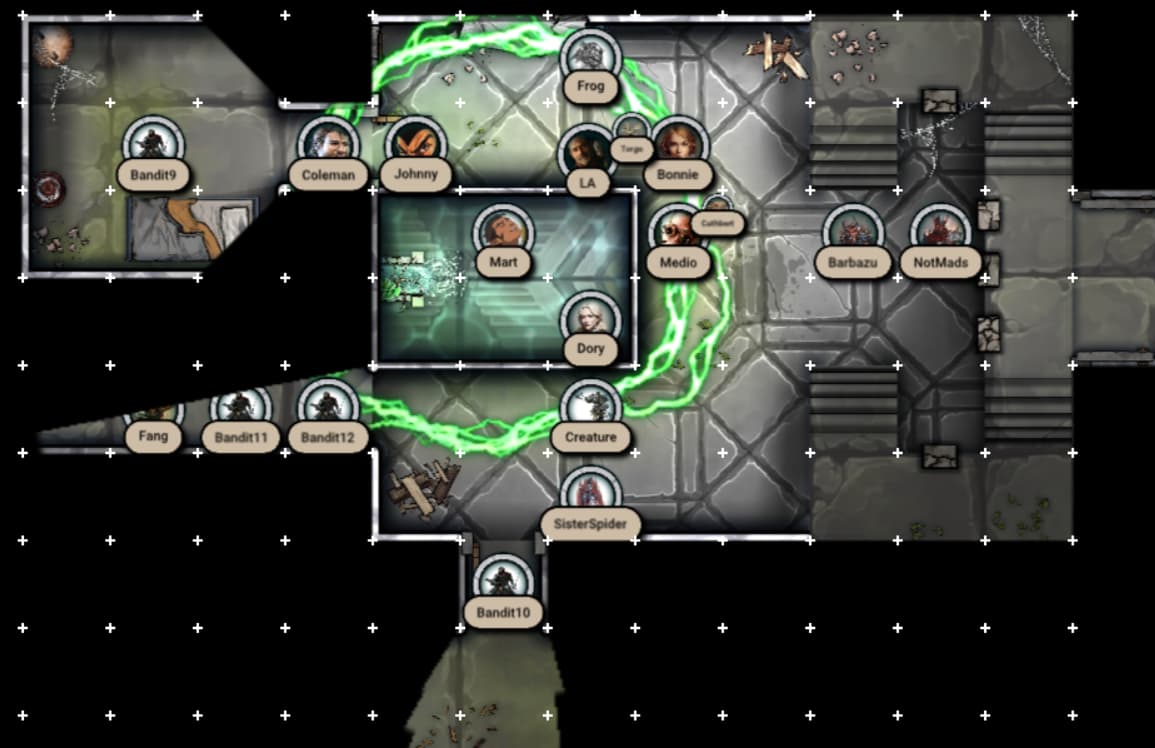This screenshot has height=748, width=1155.
Task: Select the Frog token
Action: click(x=590, y=58)
